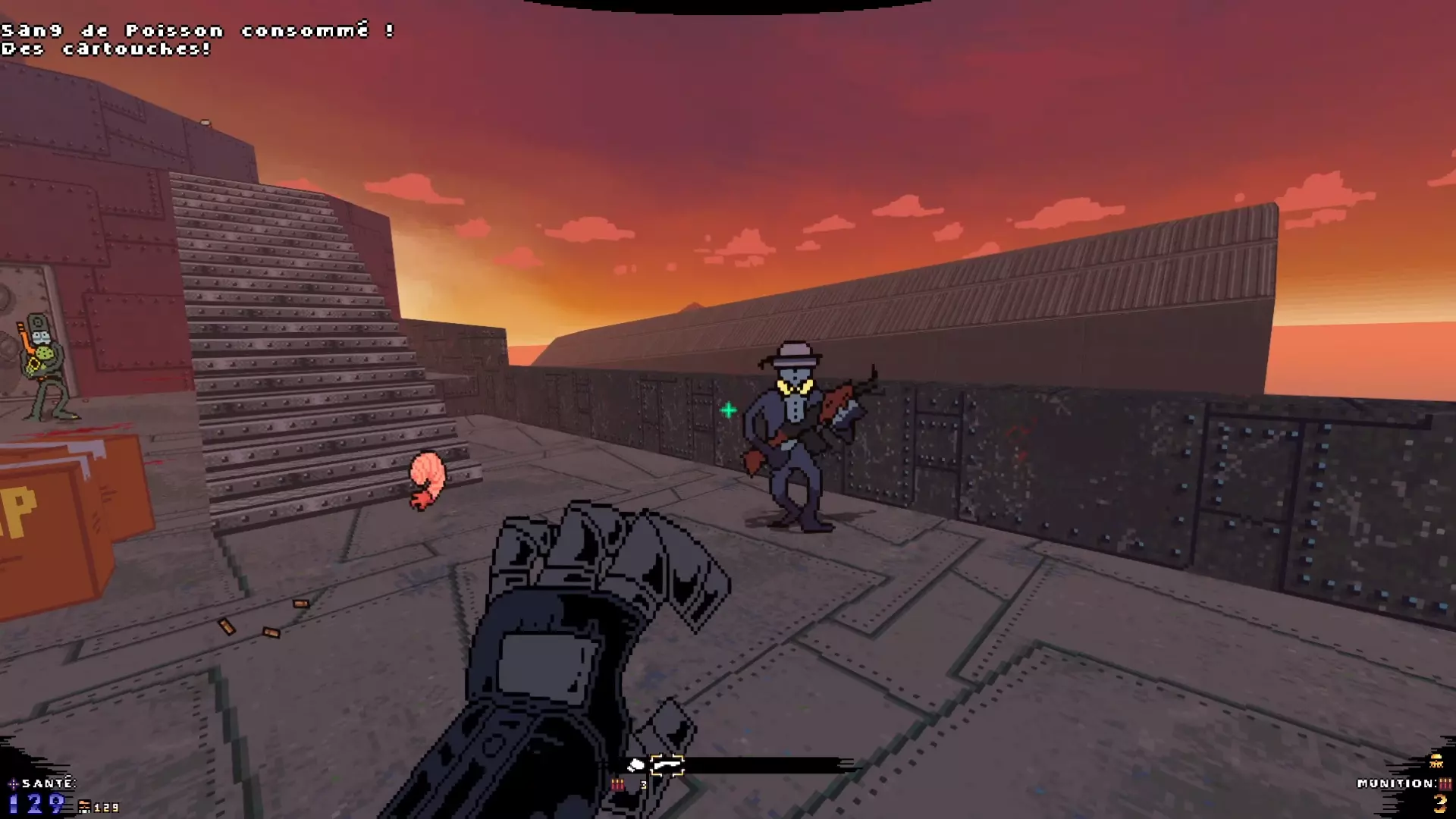
Task: Select the 'Sang de Poisson consommé !' message
Action: click(196, 30)
